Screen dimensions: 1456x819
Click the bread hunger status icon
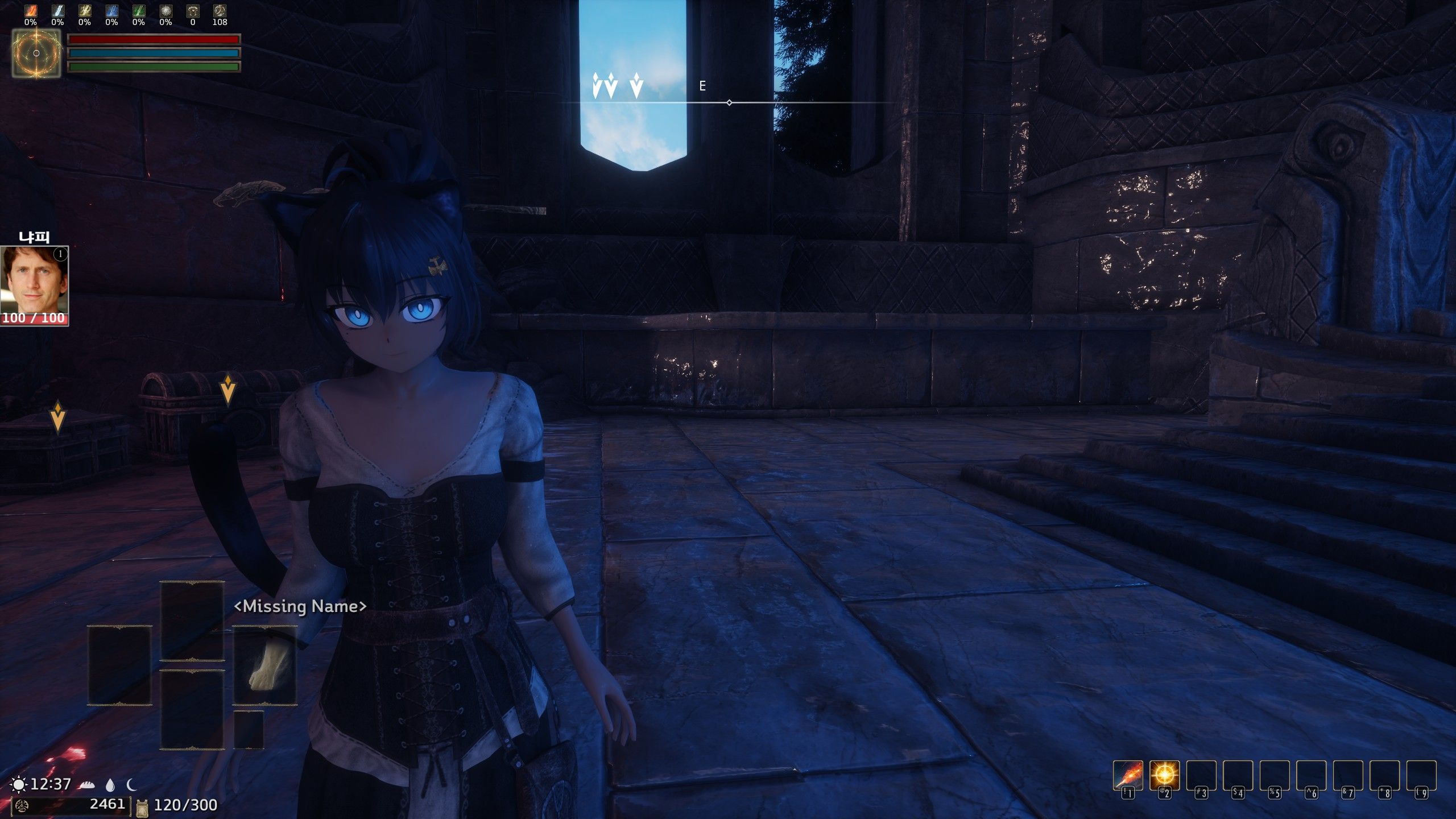86,785
